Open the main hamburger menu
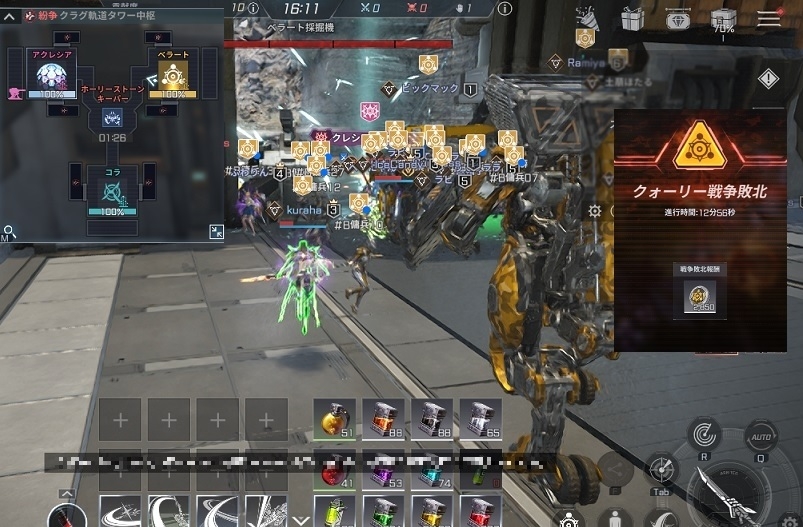 (768, 18)
